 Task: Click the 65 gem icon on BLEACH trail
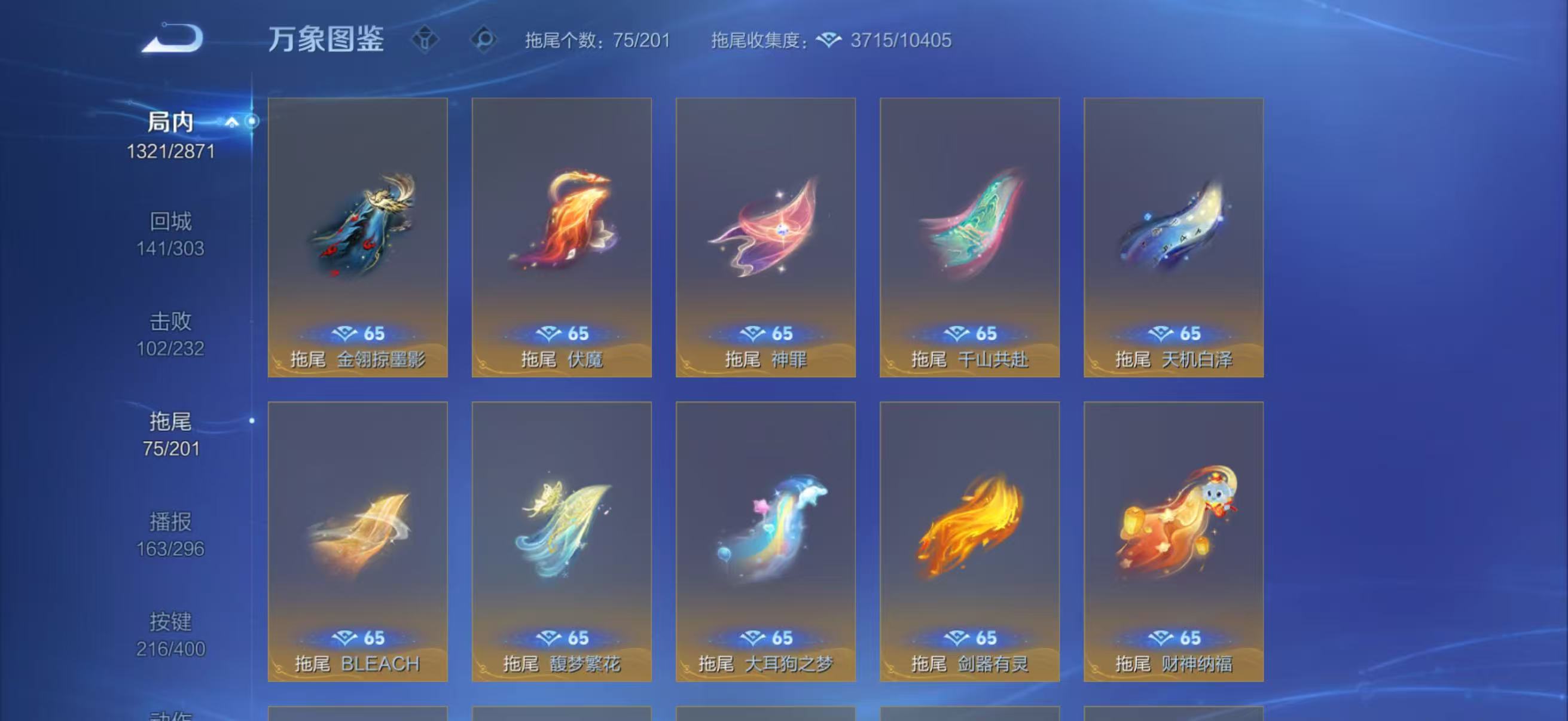point(344,637)
